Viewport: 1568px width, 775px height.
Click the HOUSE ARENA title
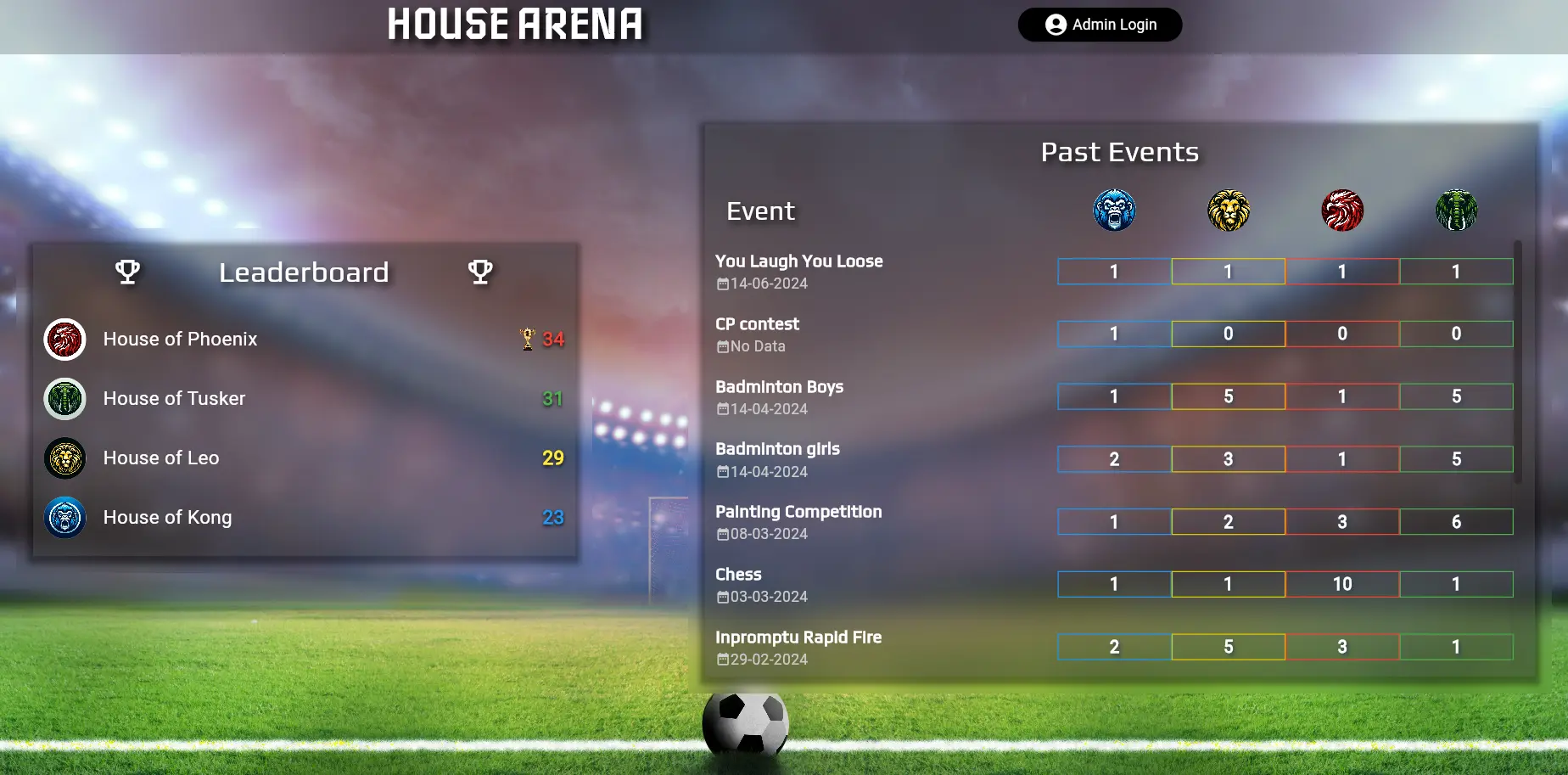[x=514, y=25]
